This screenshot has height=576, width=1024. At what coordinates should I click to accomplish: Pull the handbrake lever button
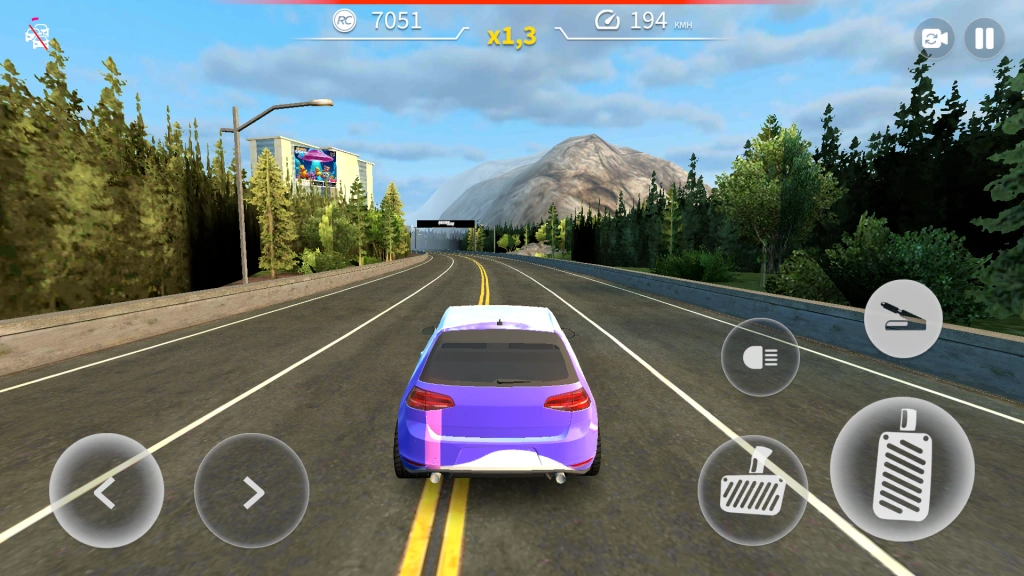[902, 318]
